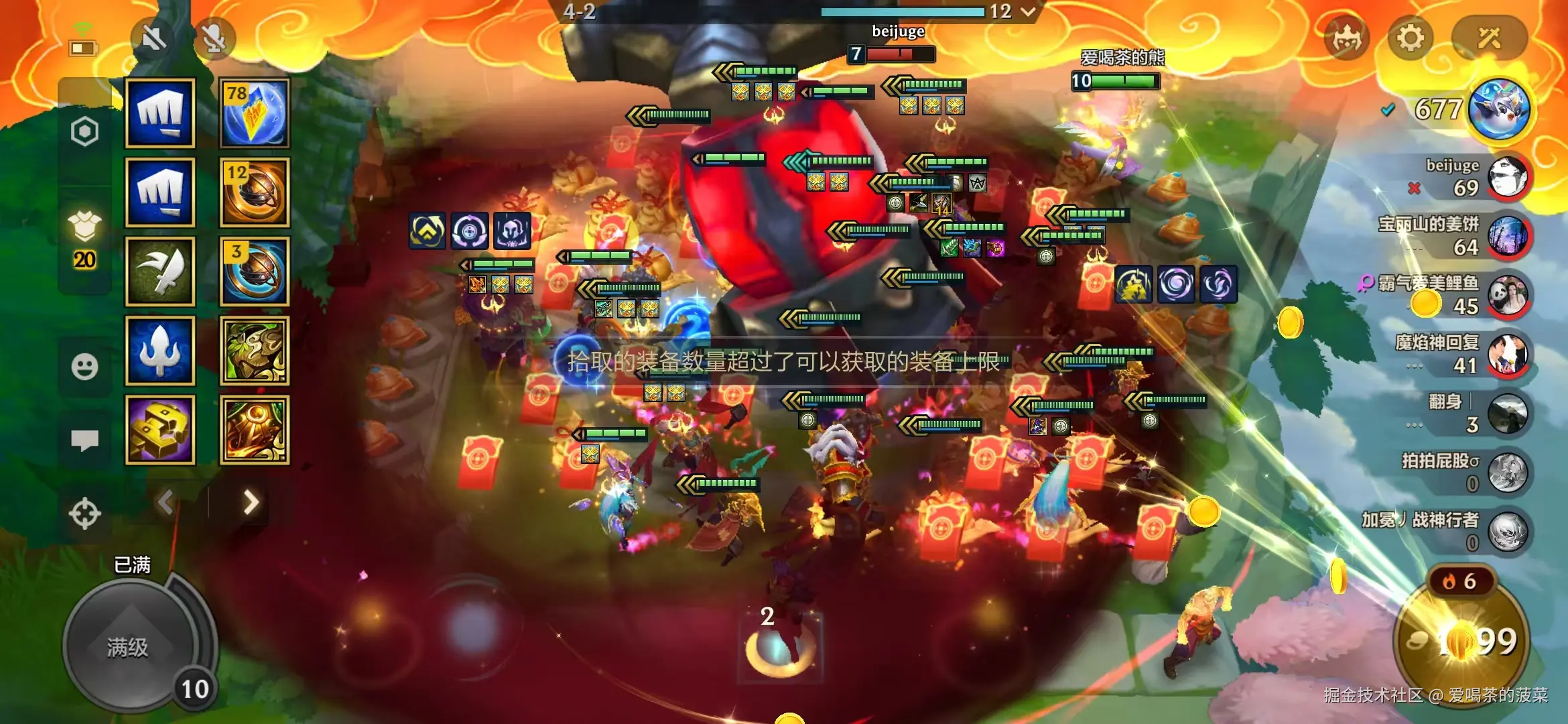Image resolution: width=1568 pixels, height=724 pixels.
Task: View player 魔焰神回复 in the scoreboard
Action: [1507, 354]
